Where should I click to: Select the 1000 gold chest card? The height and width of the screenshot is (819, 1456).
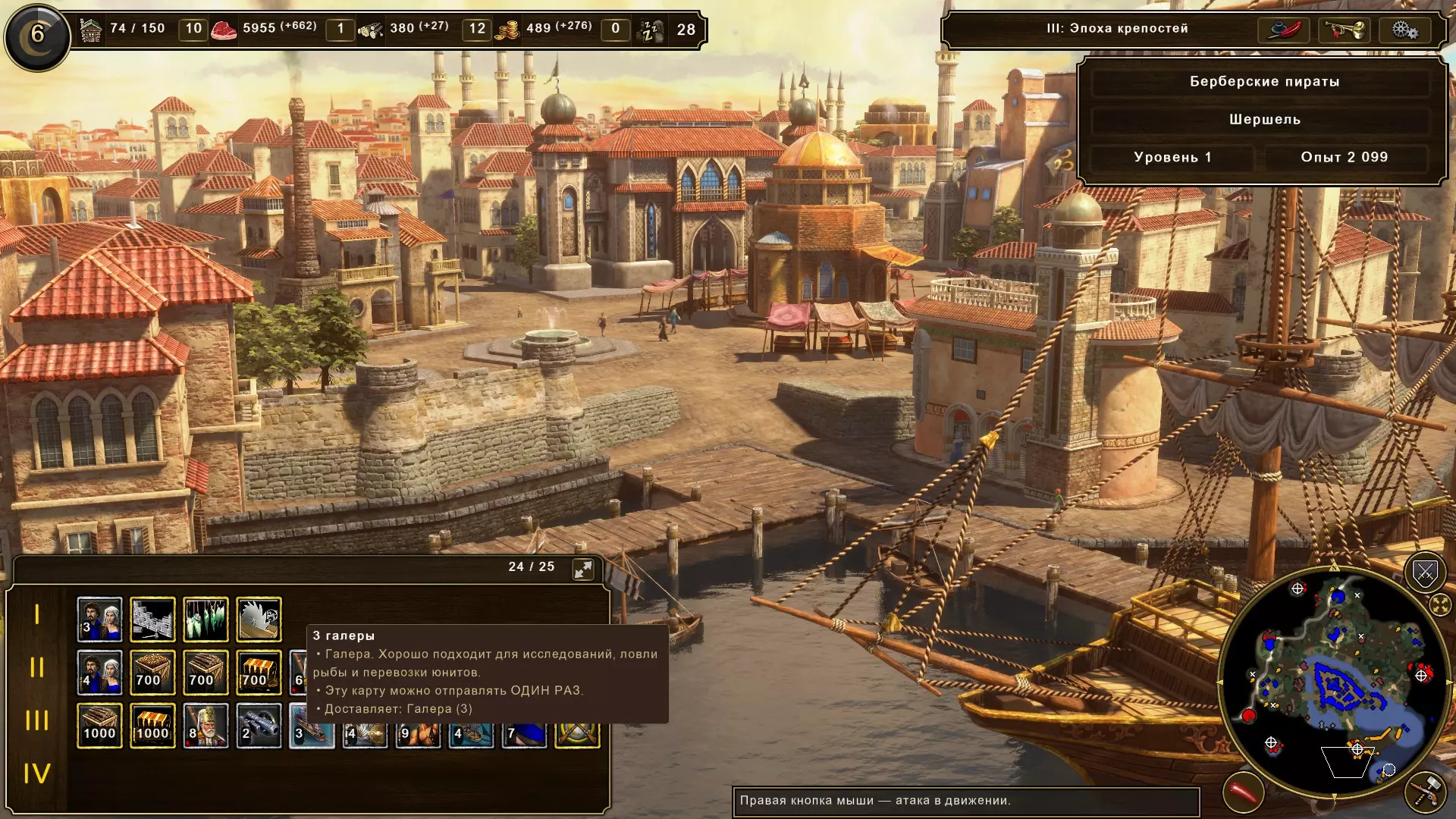152,726
